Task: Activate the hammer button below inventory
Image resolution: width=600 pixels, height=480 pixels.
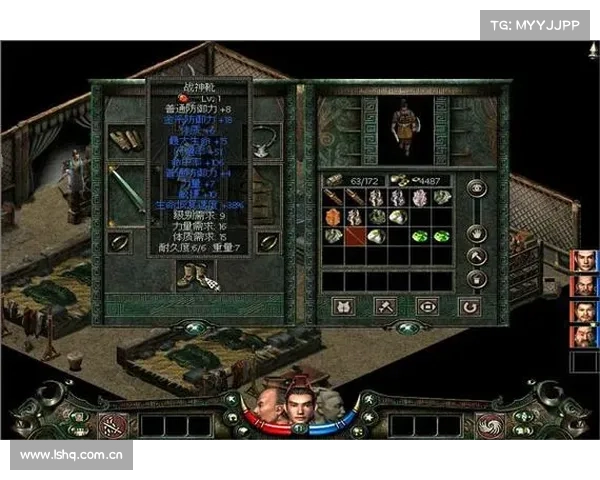Action: [384, 306]
